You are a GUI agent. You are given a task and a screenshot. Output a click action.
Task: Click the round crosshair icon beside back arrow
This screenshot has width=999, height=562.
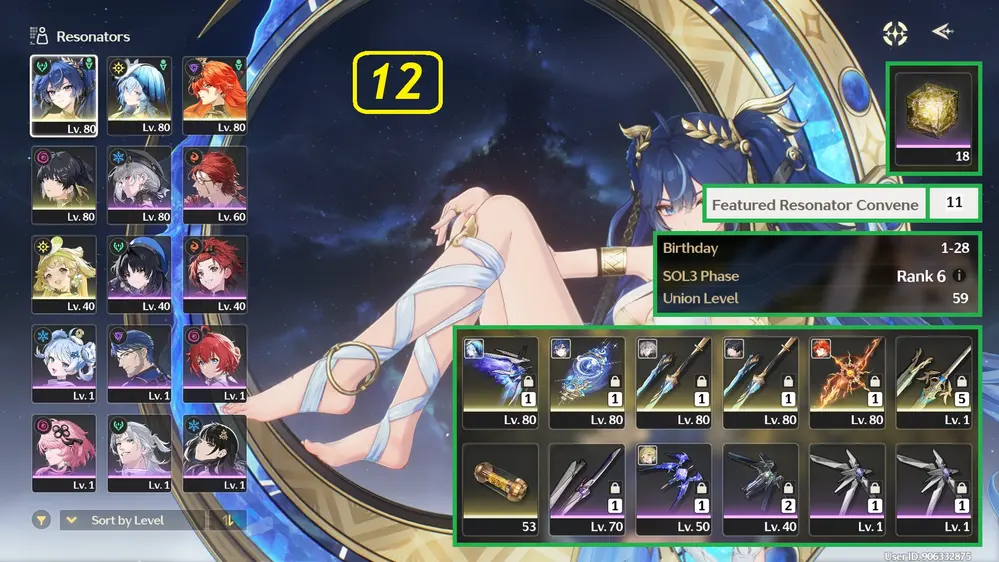pos(895,33)
